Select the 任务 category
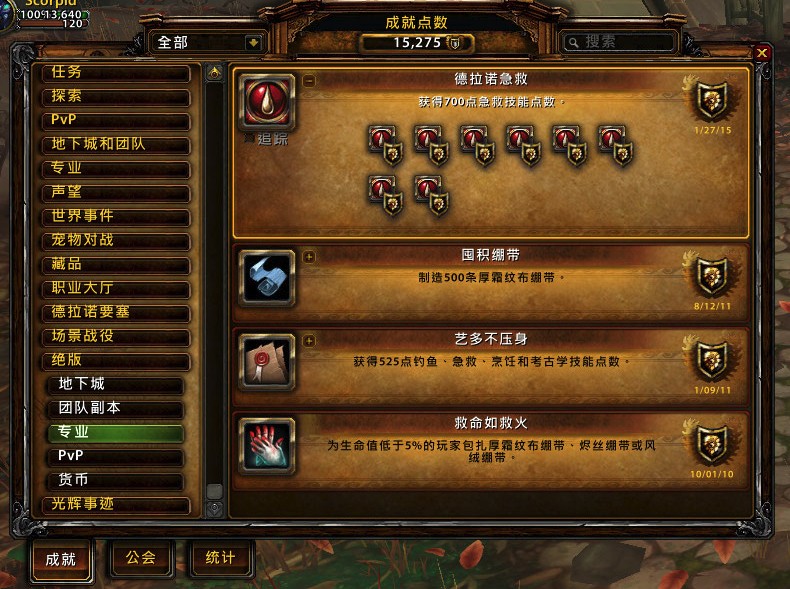This screenshot has height=589, width=790. [x=115, y=73]
